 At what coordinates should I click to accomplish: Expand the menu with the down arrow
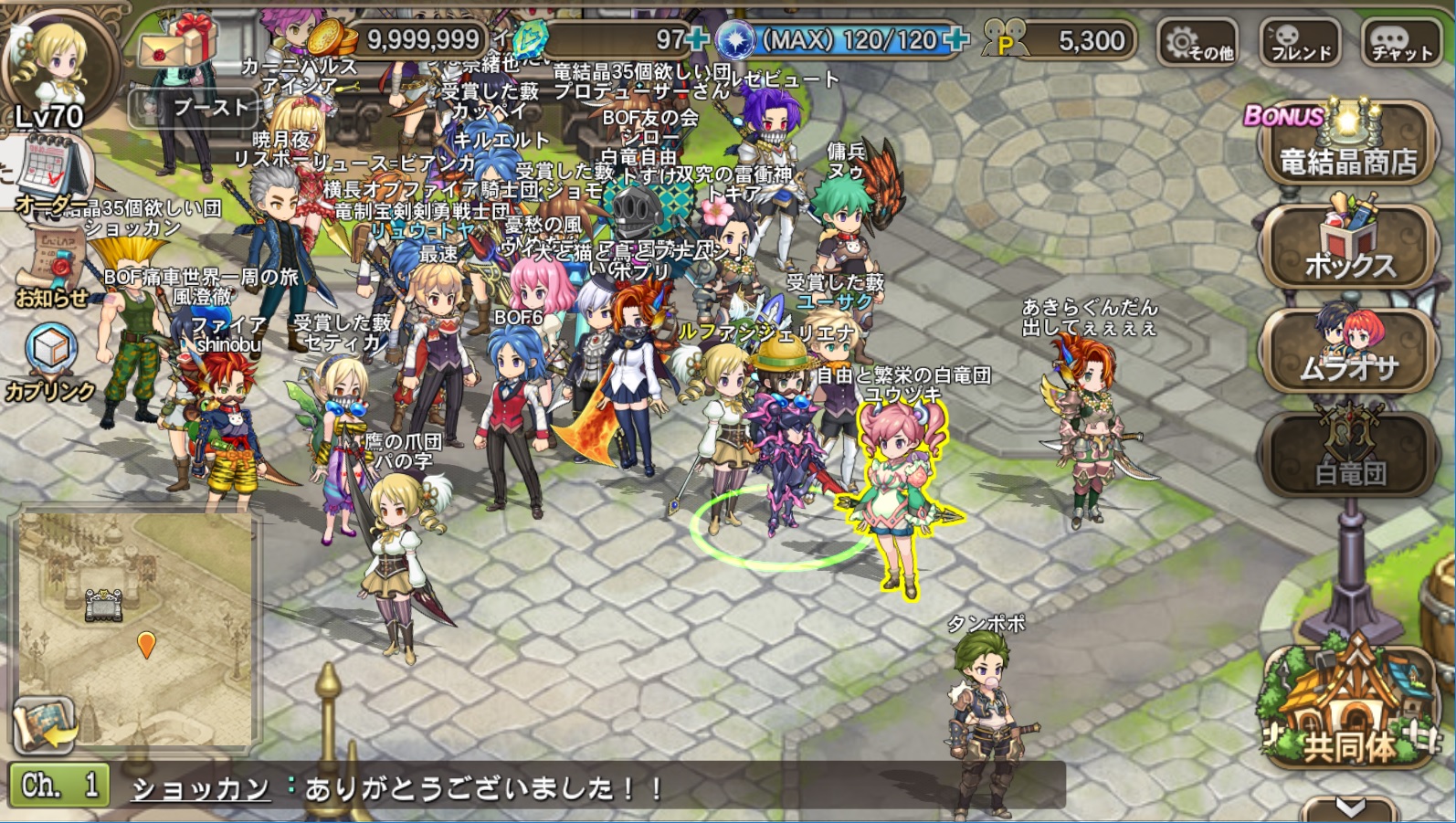(x=1350, y=807)
